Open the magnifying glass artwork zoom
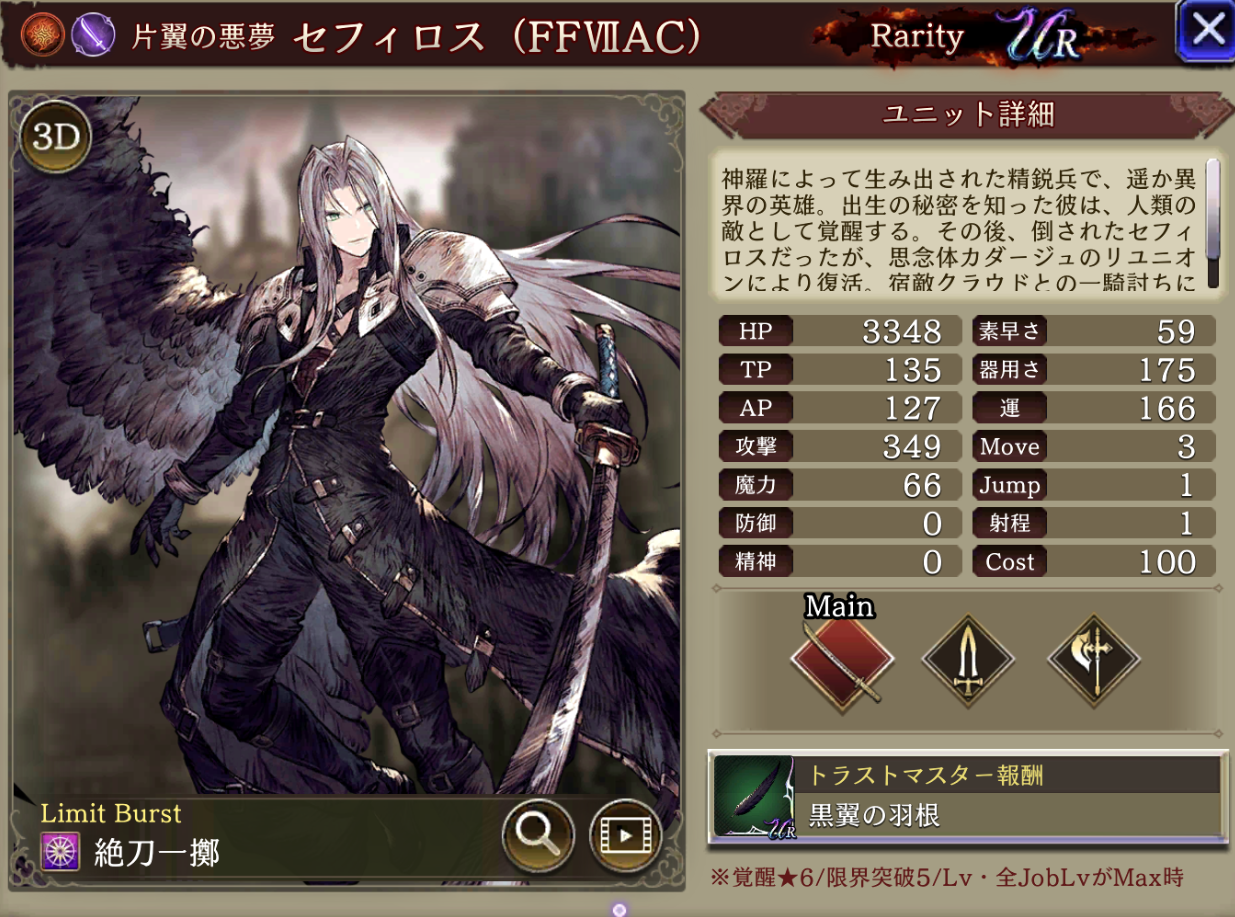Viewport: 1235px width, 917px height. point(538,836)
